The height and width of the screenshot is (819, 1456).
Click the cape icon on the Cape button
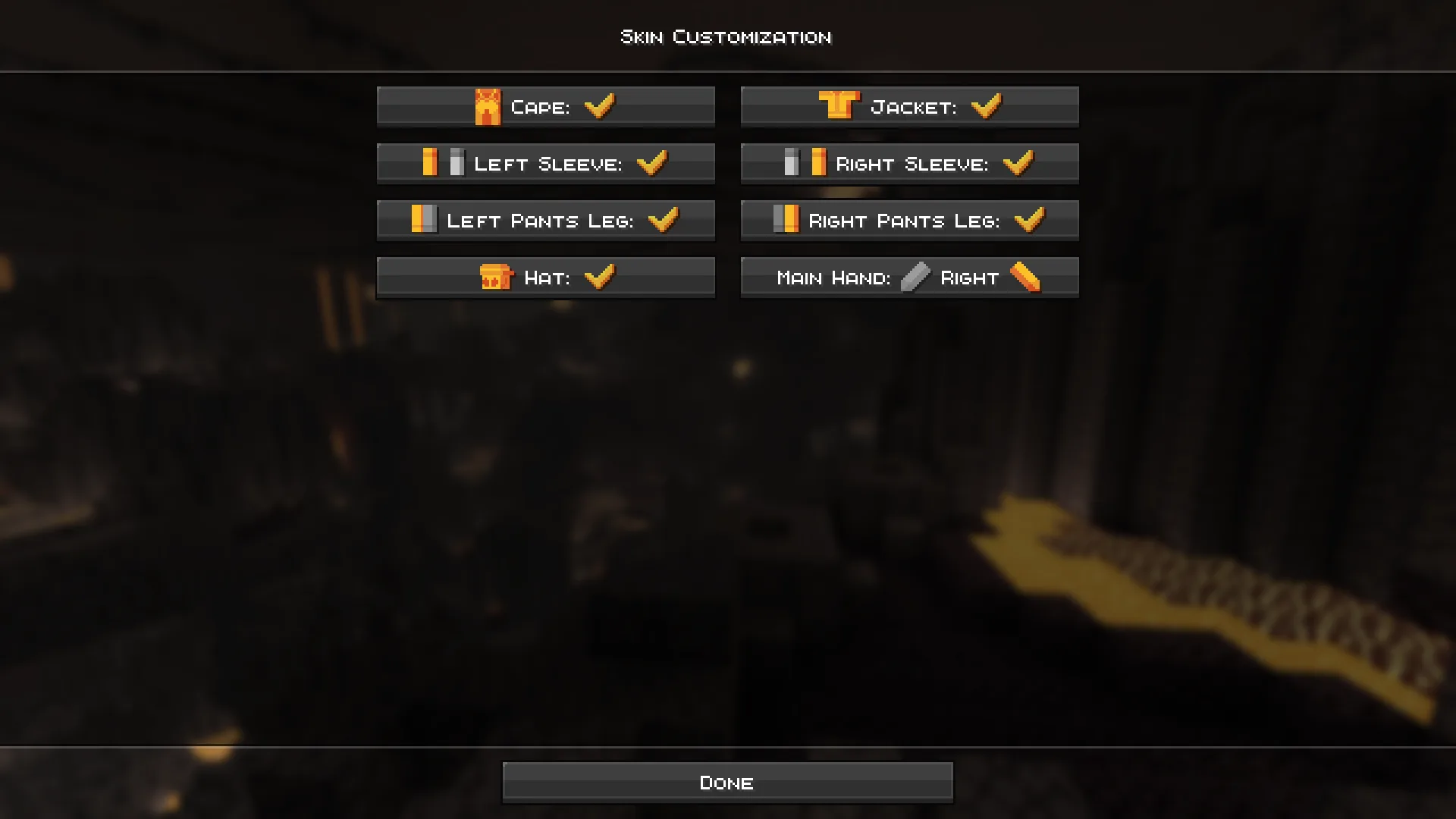pos(490,106)
